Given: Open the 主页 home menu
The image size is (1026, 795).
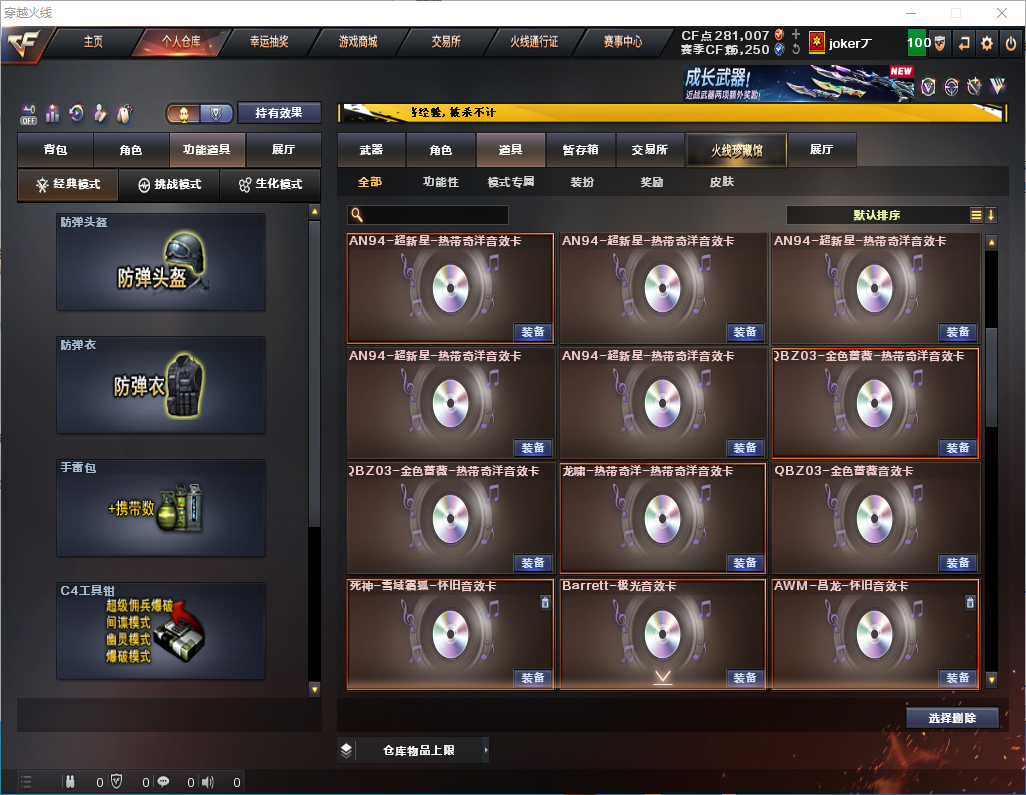Looking at the screenshot, I should click(x=93, y=42).
